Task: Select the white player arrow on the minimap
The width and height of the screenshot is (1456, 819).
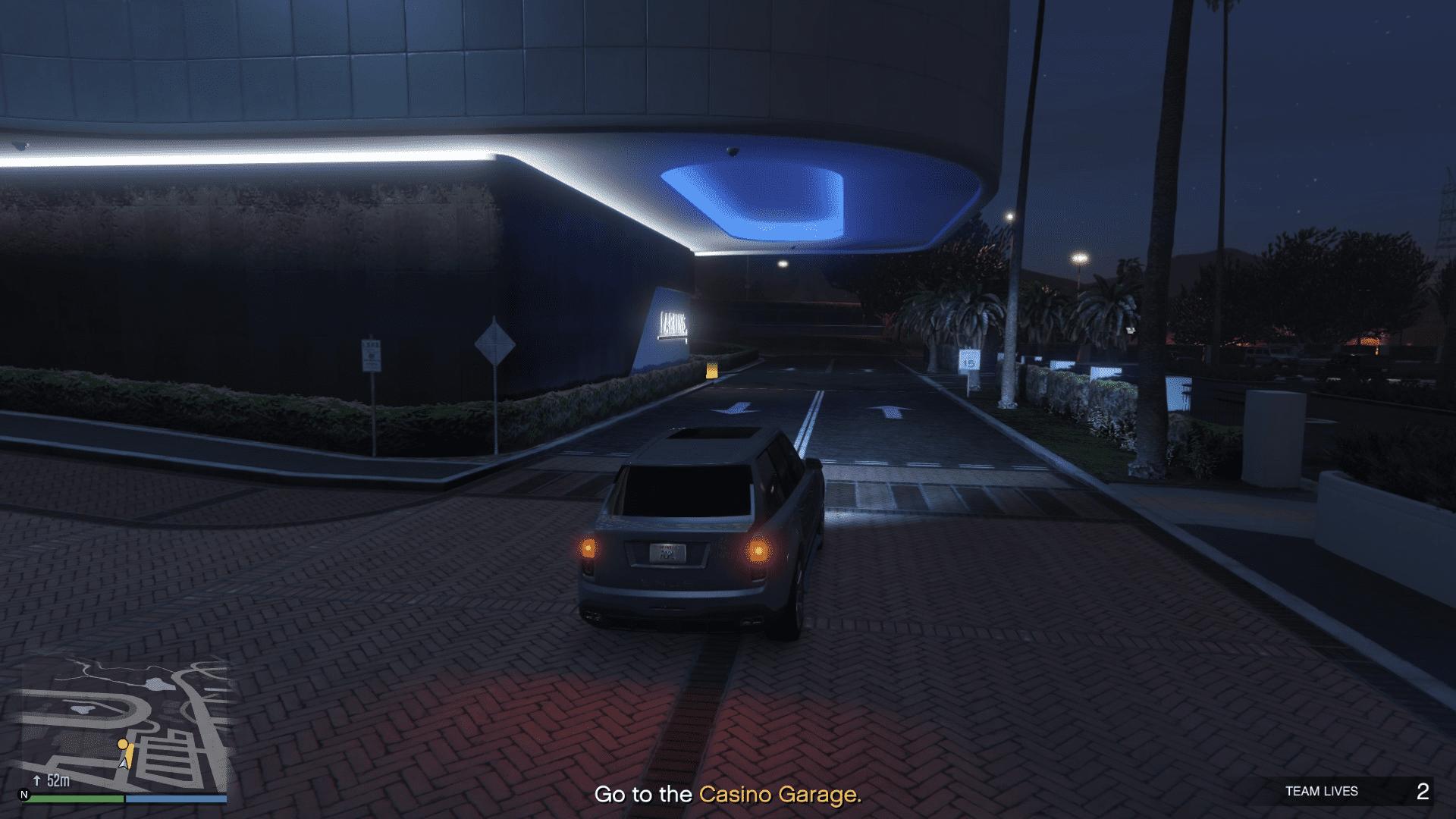Action: (124, 764)
